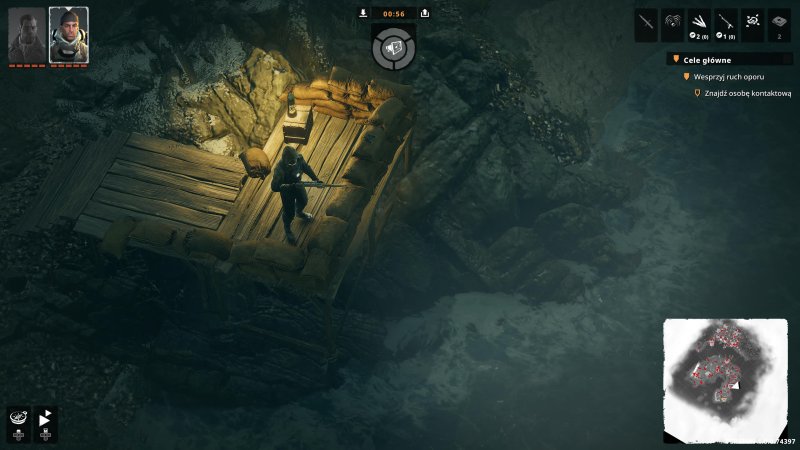Select the bandage item slot

pos(780,21)
